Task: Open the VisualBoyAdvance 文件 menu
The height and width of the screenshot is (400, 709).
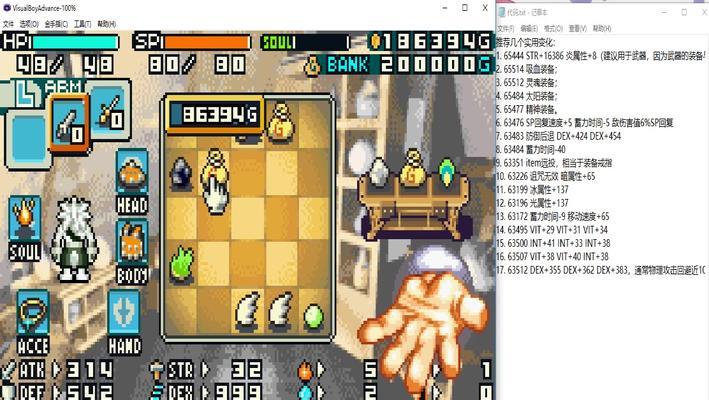Action: pyautogui.click(x=8, y=23)
